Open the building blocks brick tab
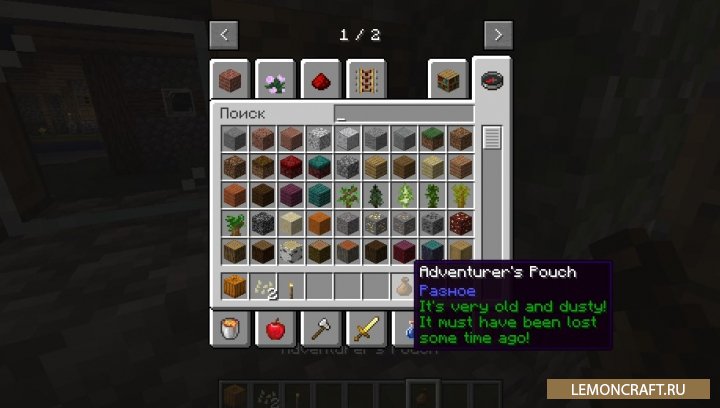The image size is (720, 408). 229,80
